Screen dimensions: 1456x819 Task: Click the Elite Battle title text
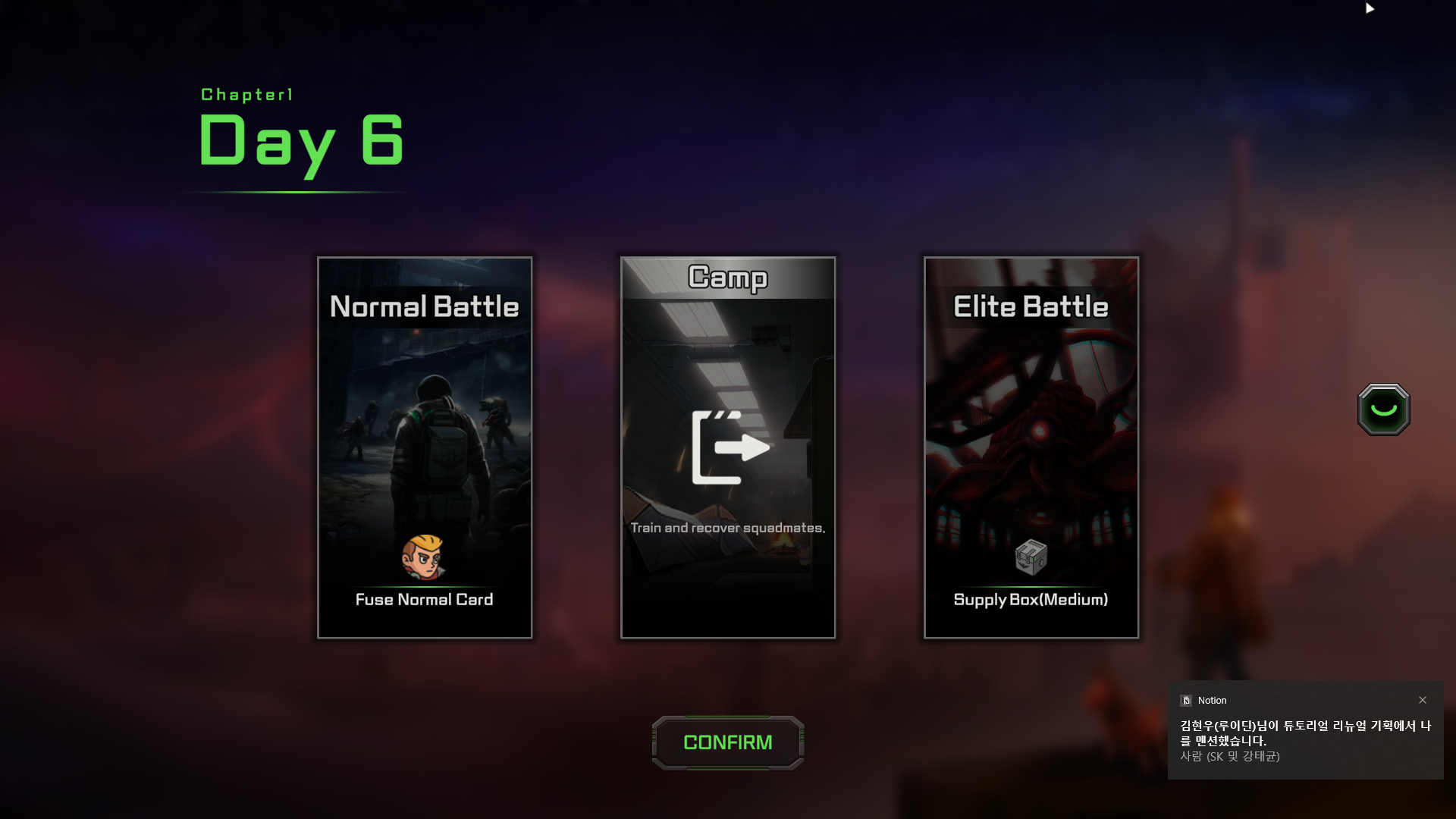pos(1031,306)
